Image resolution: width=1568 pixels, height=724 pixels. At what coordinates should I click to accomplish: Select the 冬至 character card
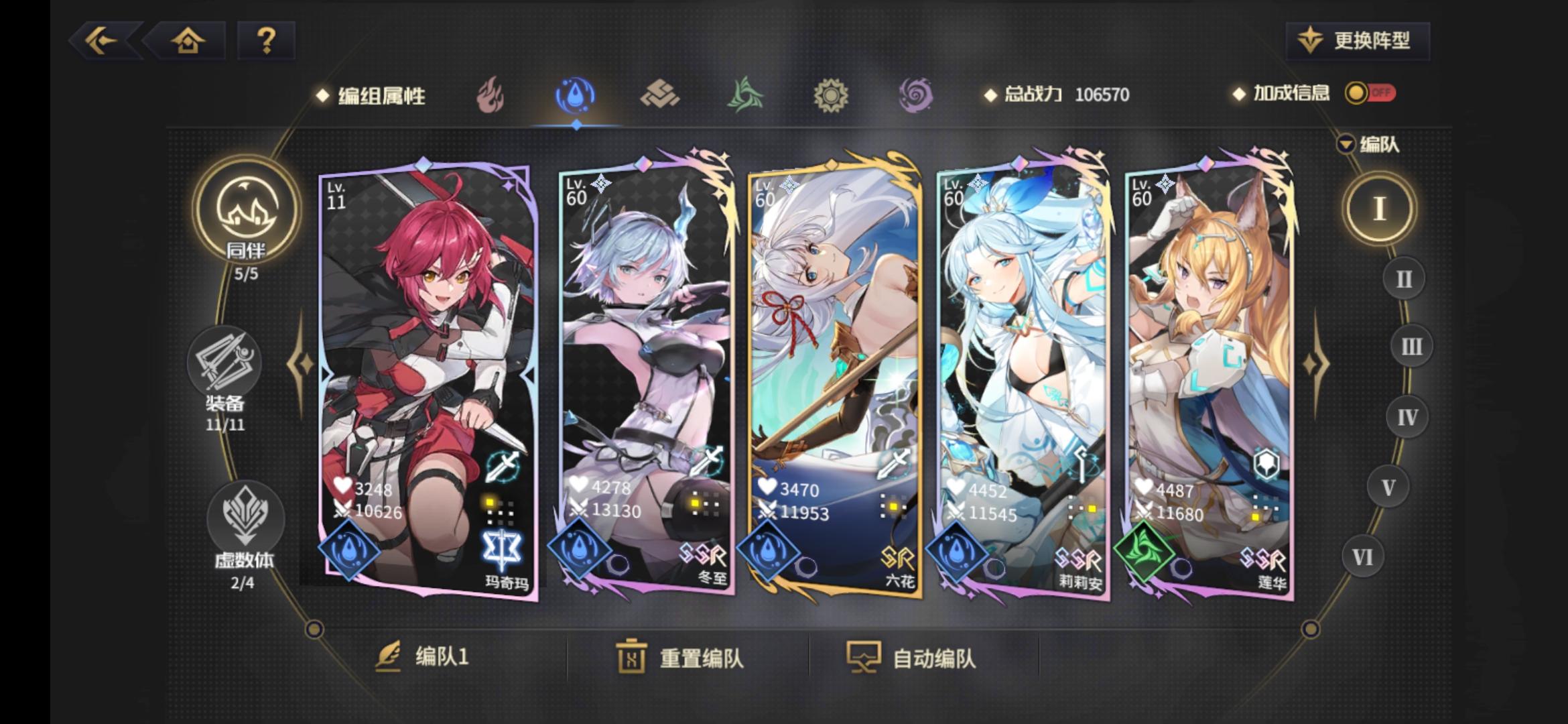(645, 375)
